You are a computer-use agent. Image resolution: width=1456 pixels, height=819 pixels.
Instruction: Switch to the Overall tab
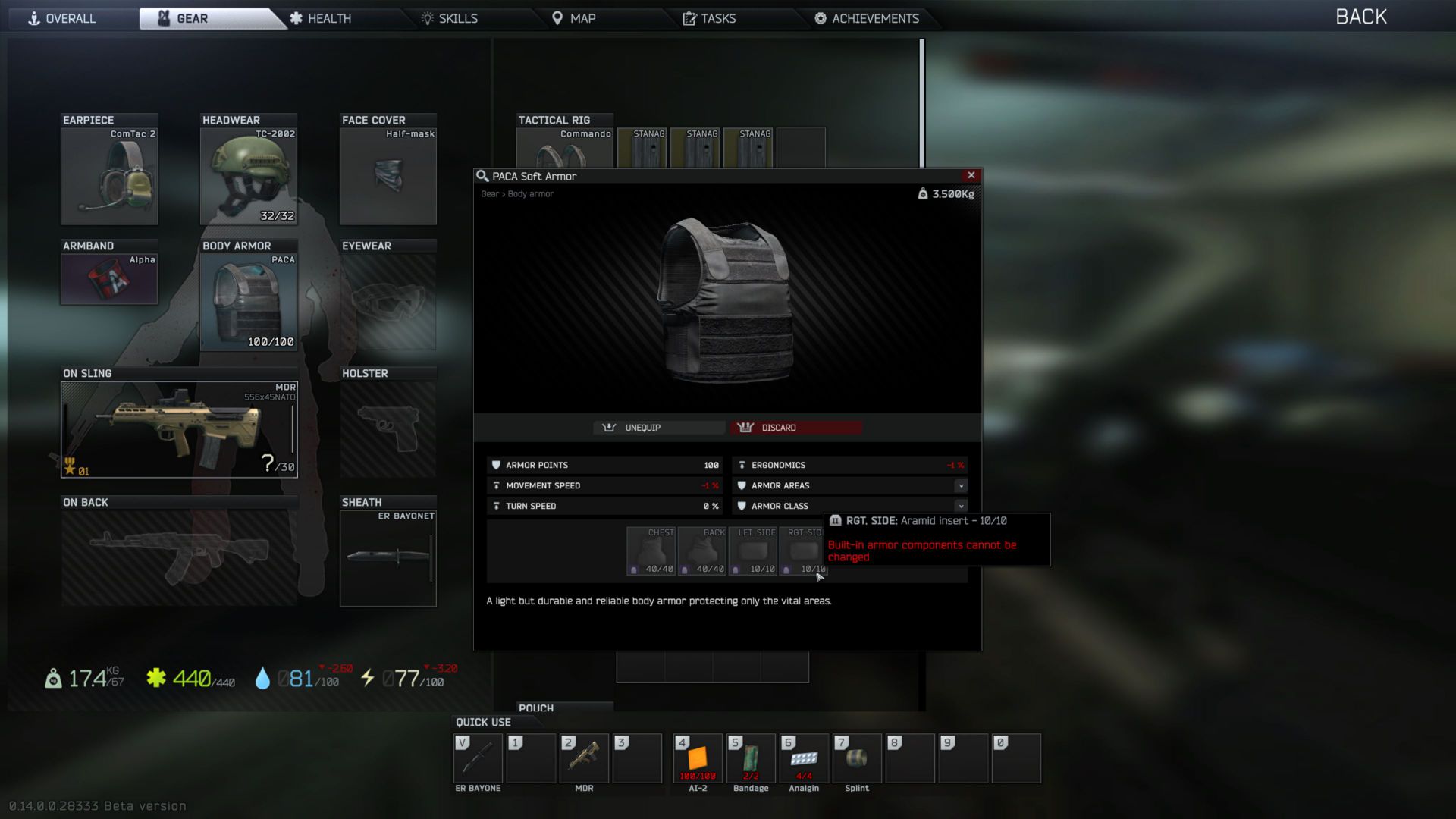62,18
